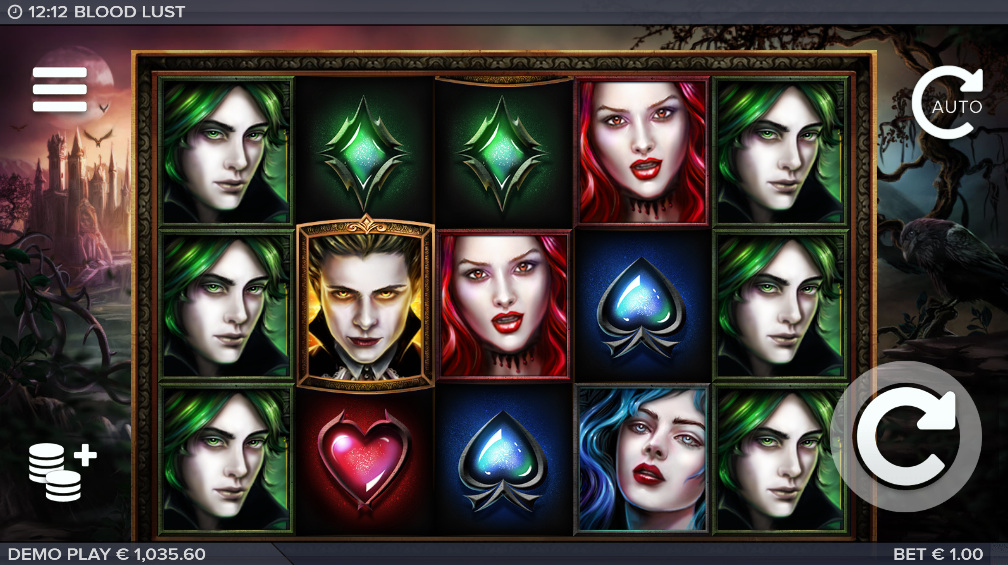
Task: Open the coin stack bet settings
Action: tap(62, 470)
